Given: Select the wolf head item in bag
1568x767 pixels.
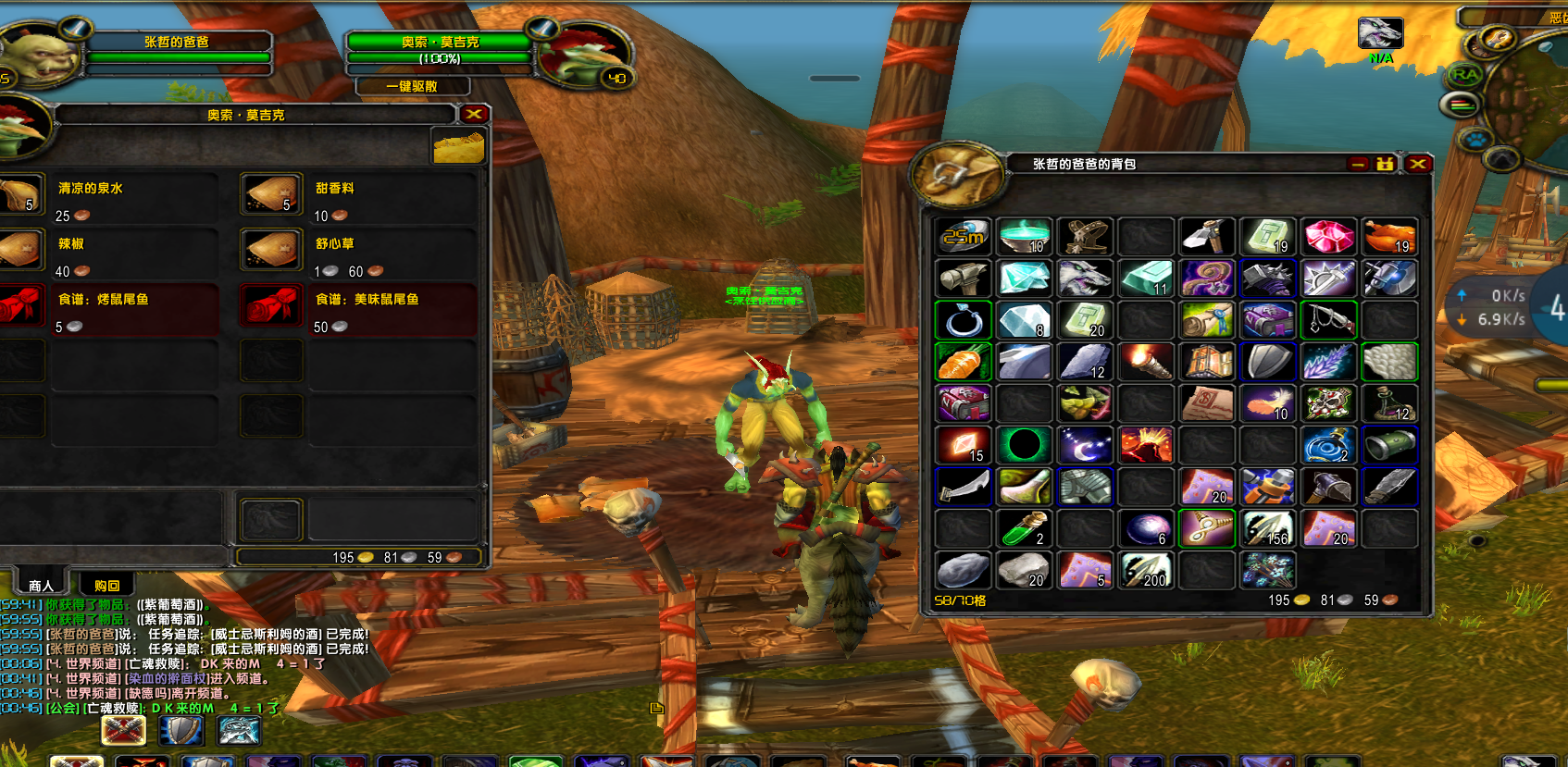Looking at the screenshot, I should click(1085, 278).
